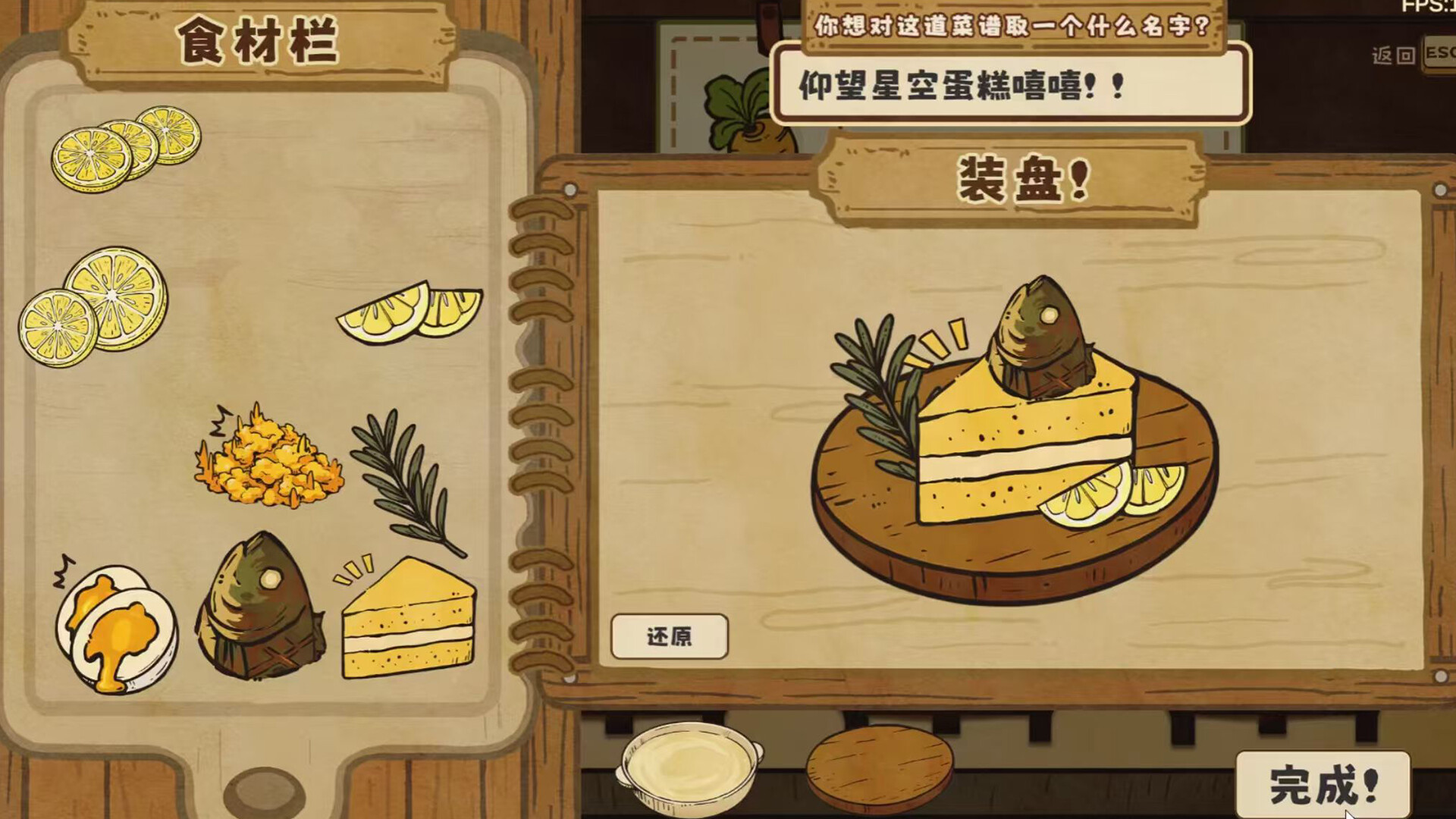Screen dimensions: 1456x819
Task: Select the crumbled topping ingredient
Action: click(269, 466)
